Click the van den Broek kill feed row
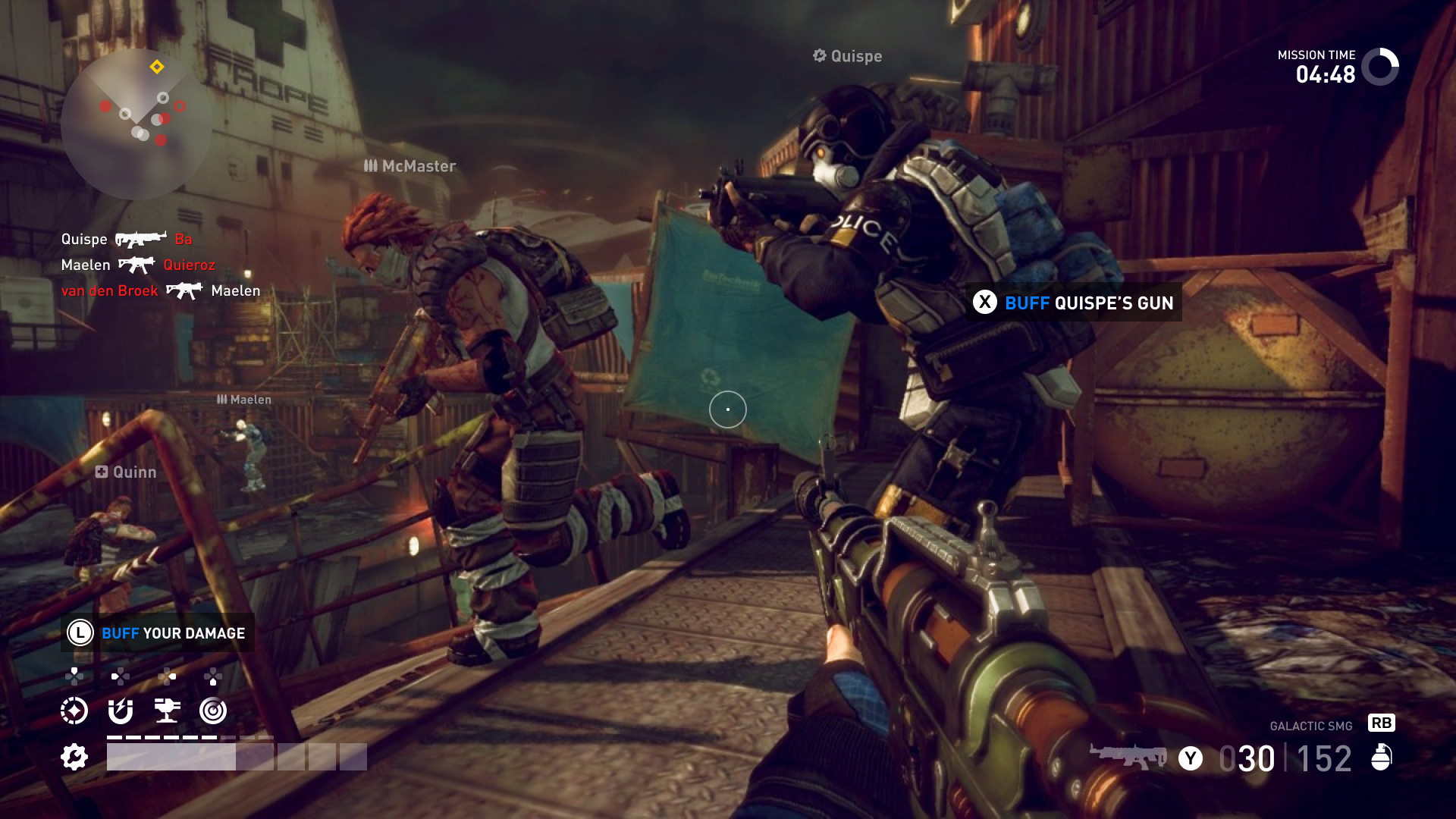This screenshot has width=1456, height=819. (x=160, y=291)
